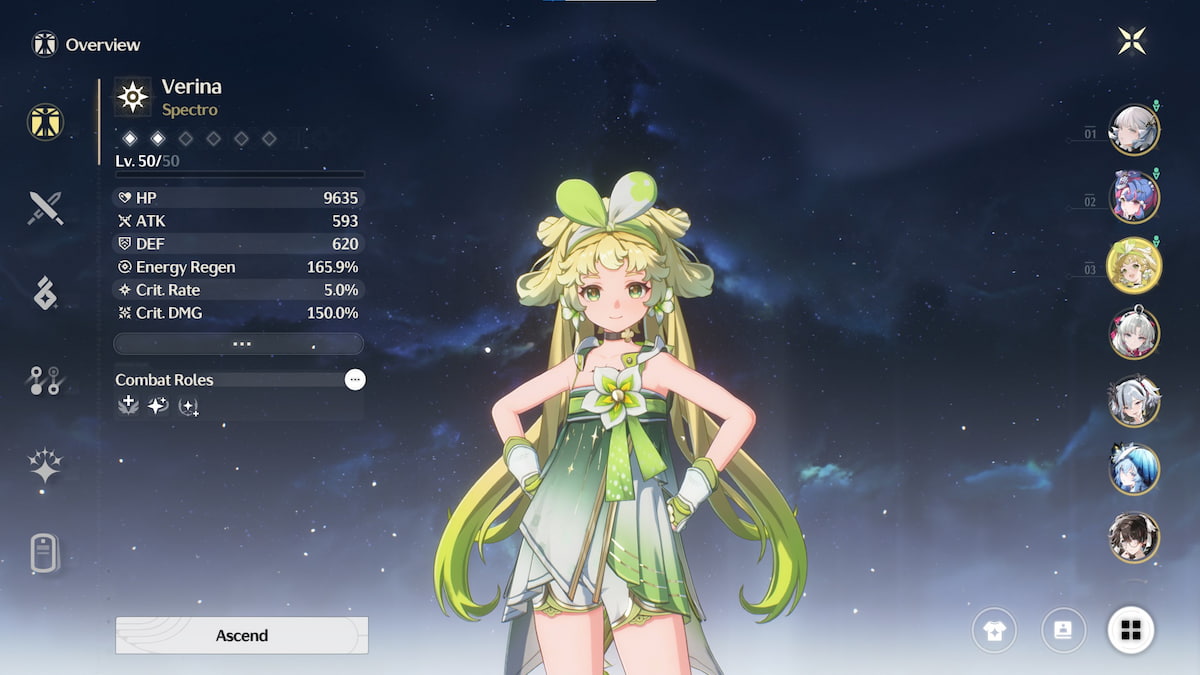1200x675 pixels.
Task: Show all characters with the white grid button
Action: pyautogui.click(x=1131, y=630)
